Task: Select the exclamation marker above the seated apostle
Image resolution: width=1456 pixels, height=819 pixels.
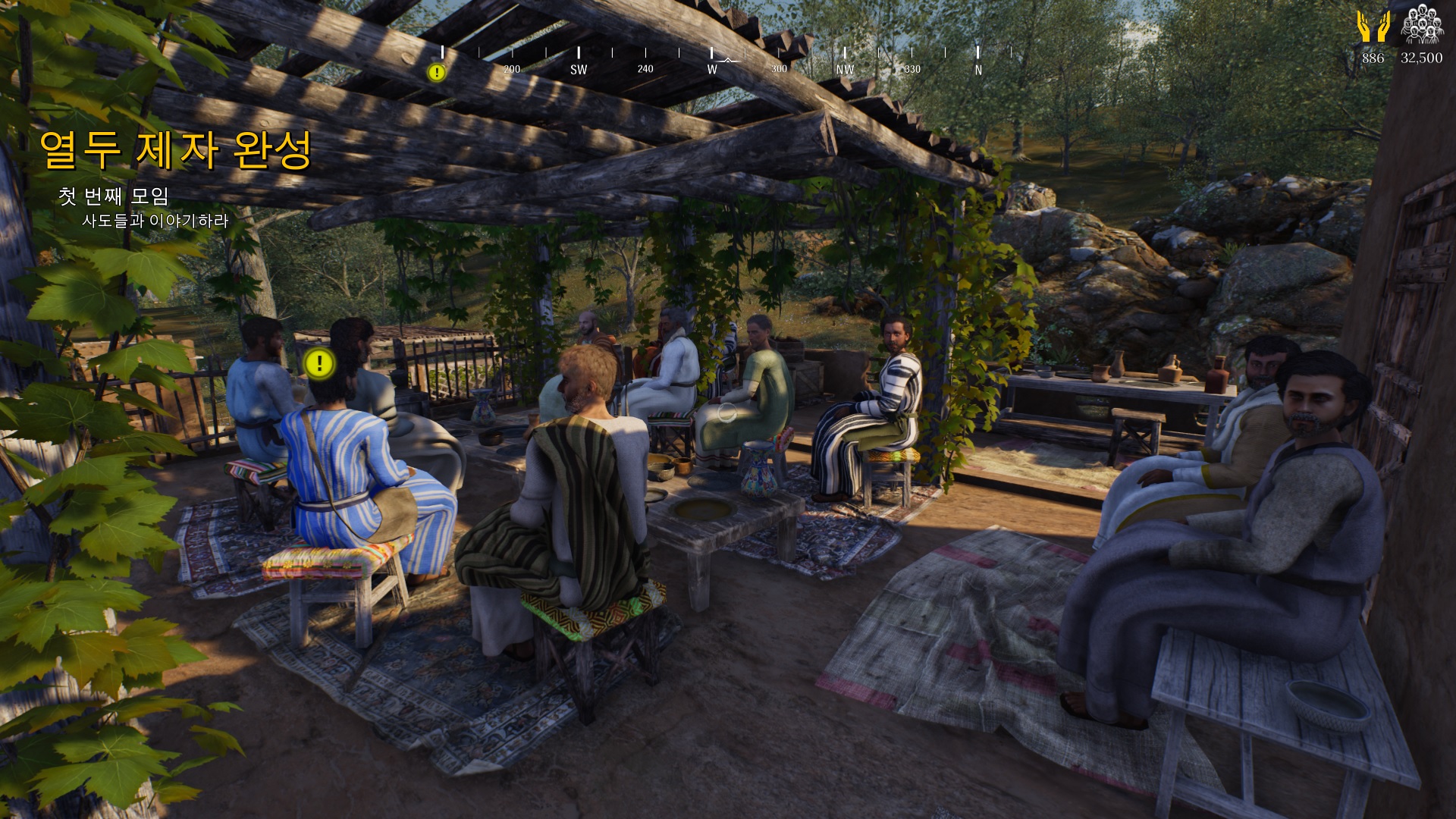Action: click(319, 364)
